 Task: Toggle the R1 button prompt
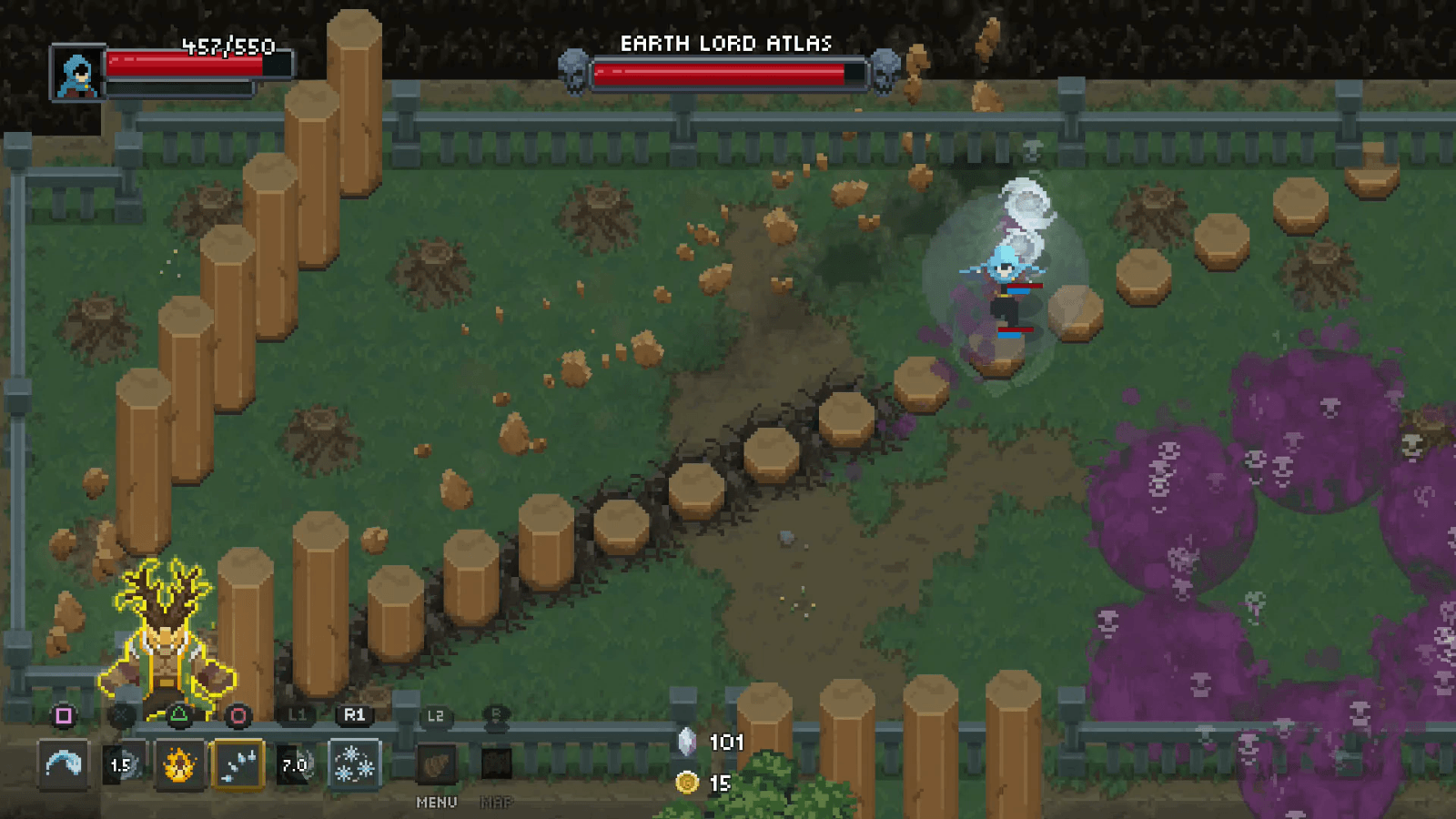(355, 715)
